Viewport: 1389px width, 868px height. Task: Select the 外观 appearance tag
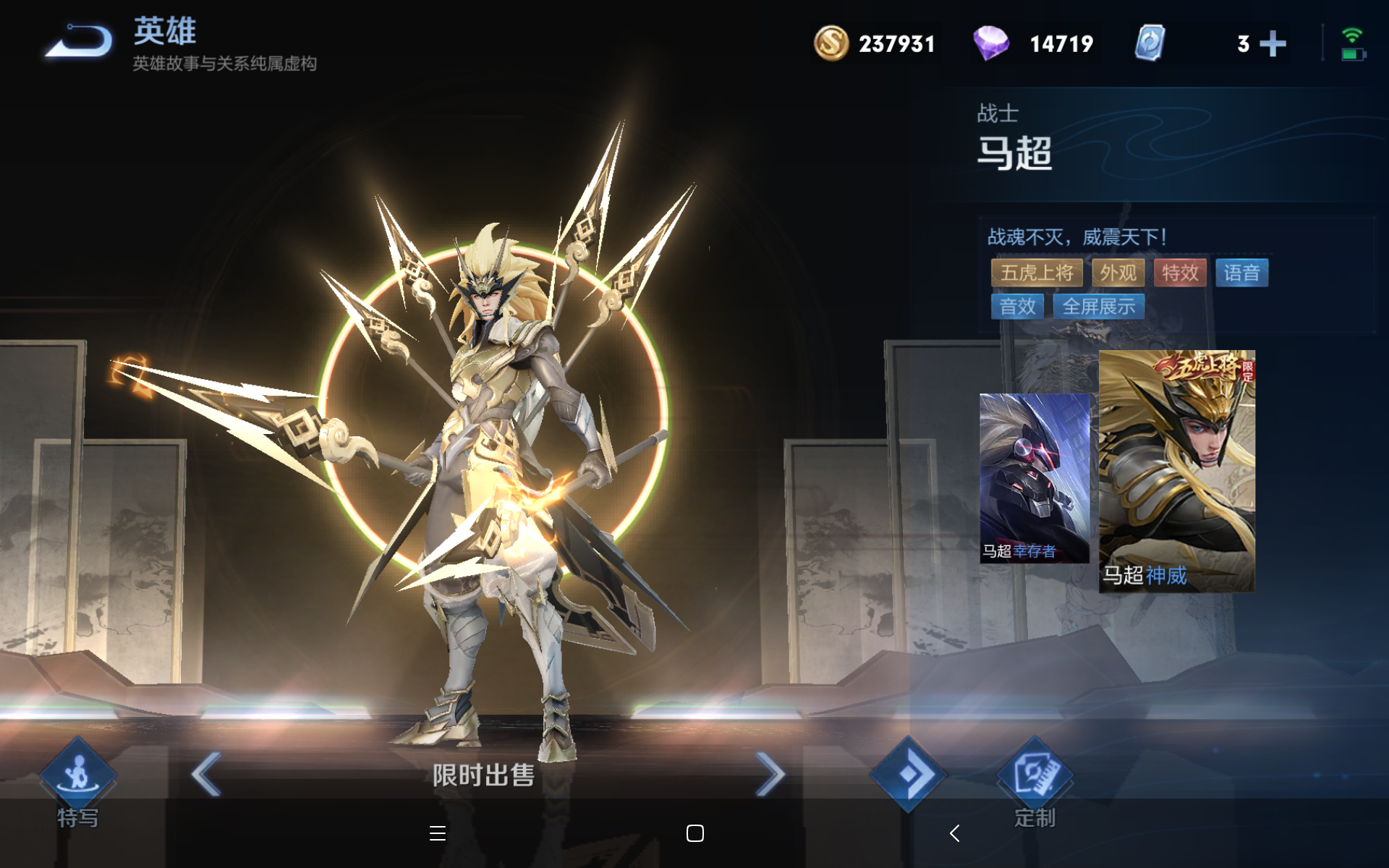(x=1118, y=273)
